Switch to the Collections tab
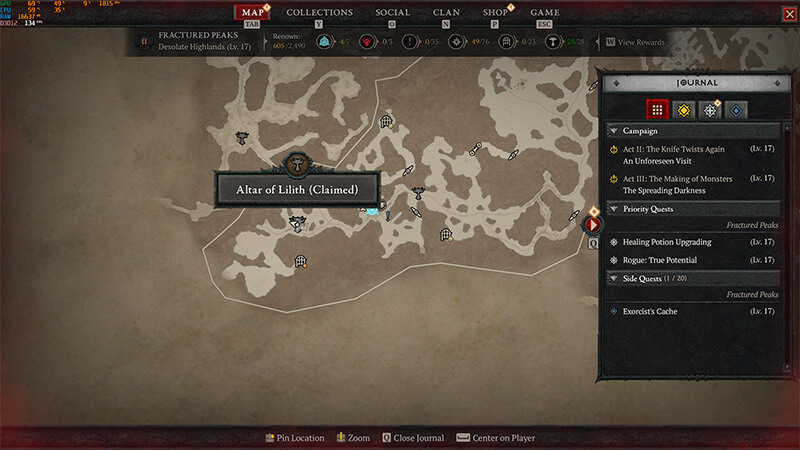 tap(319, 13)
